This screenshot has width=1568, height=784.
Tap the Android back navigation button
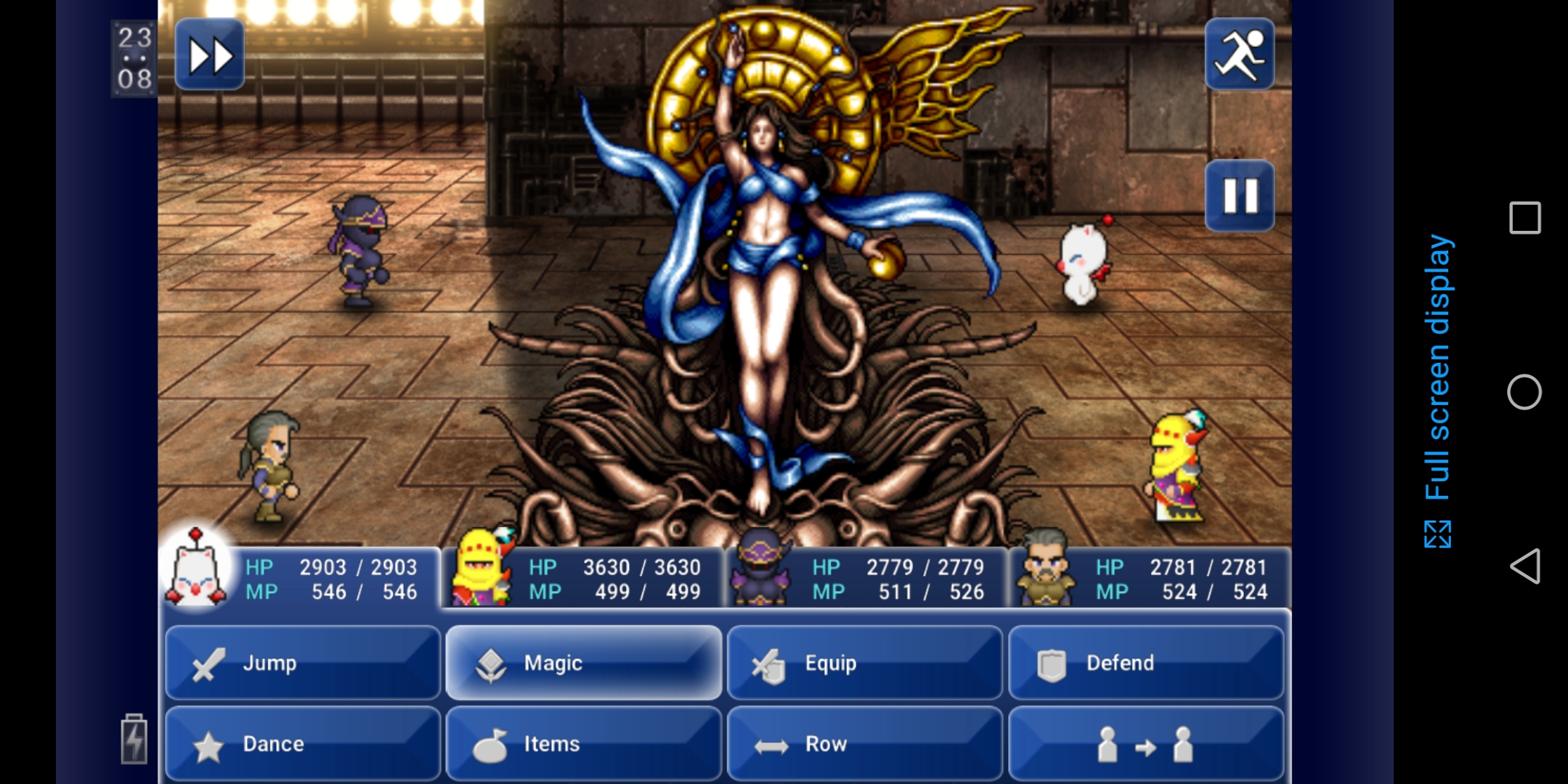coord(1524,566)
